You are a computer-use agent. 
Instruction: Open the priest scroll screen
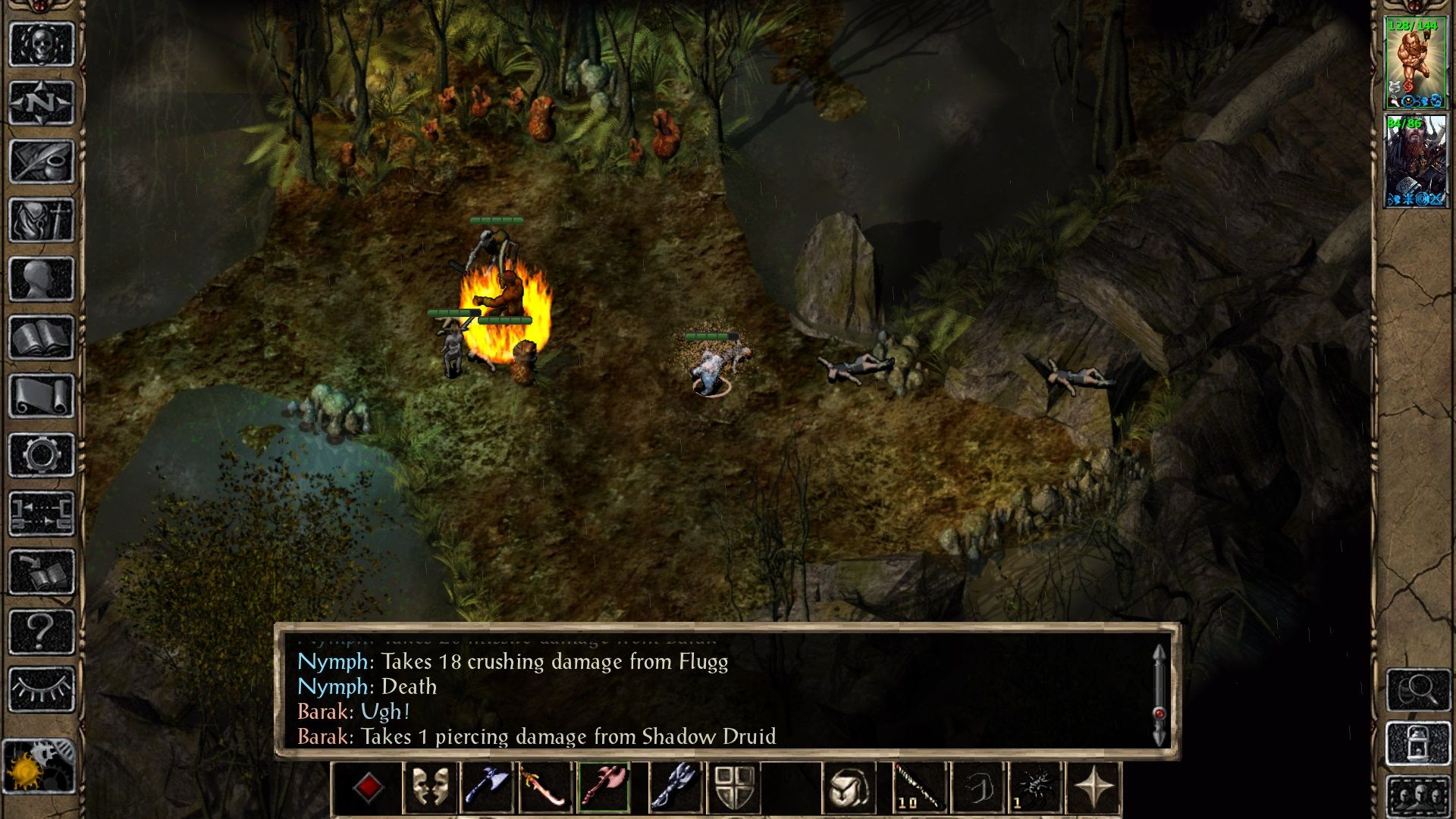tap(42, 397)
